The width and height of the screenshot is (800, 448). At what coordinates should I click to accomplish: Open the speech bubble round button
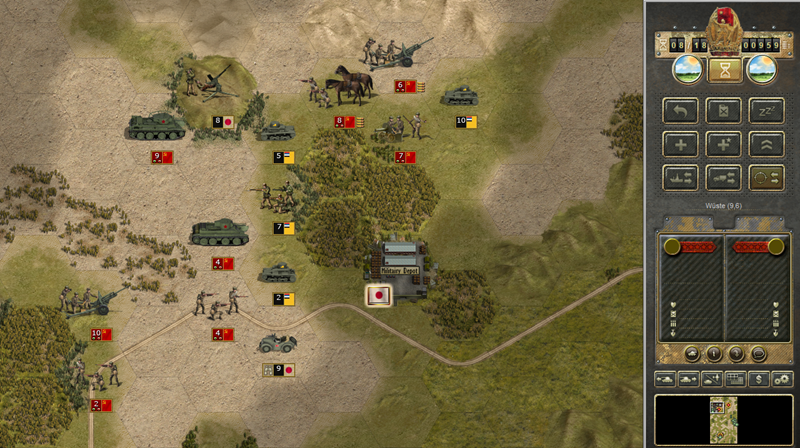click(x=757, y=353)
